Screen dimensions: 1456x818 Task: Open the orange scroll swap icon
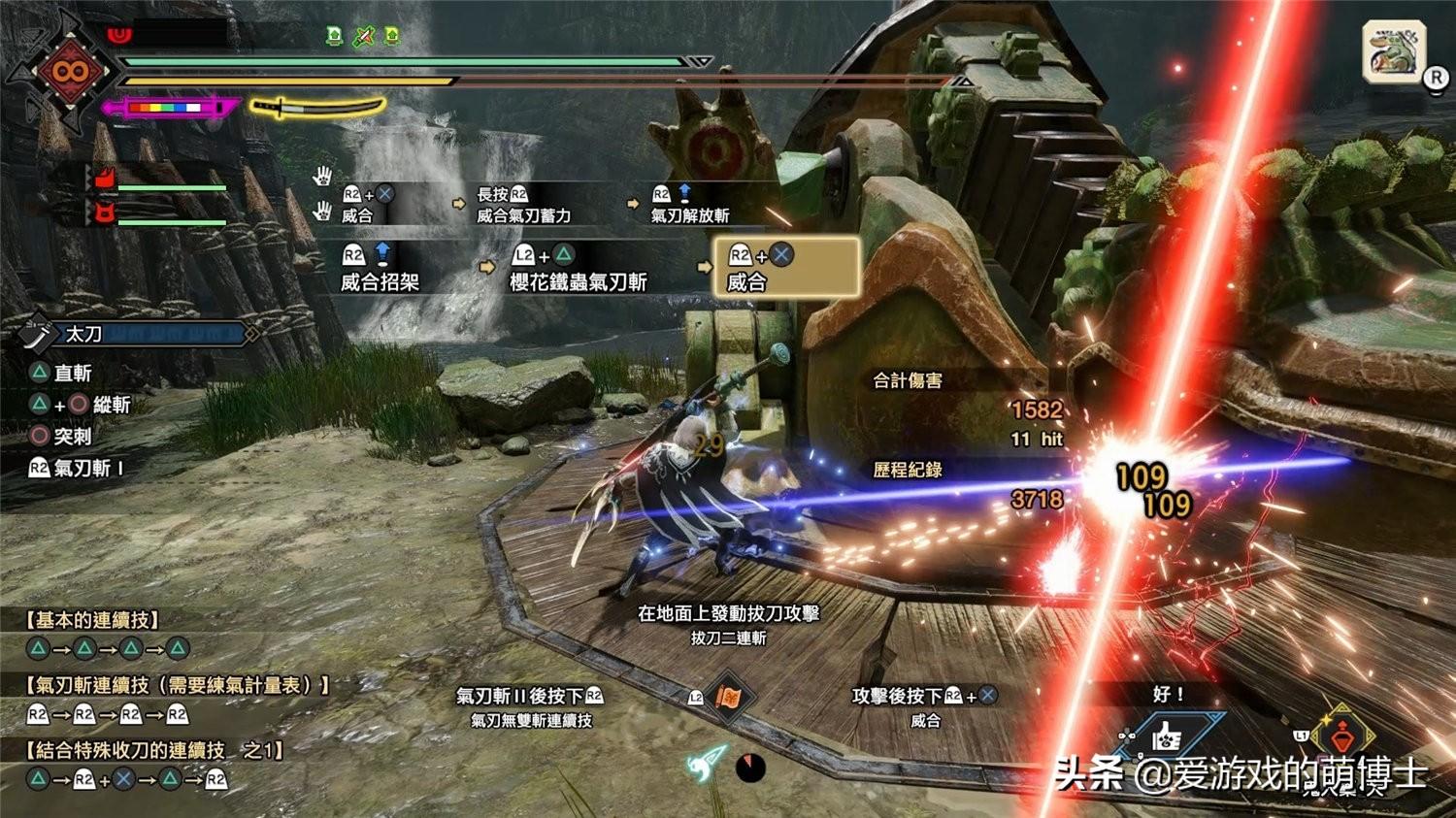pos(728,697)
